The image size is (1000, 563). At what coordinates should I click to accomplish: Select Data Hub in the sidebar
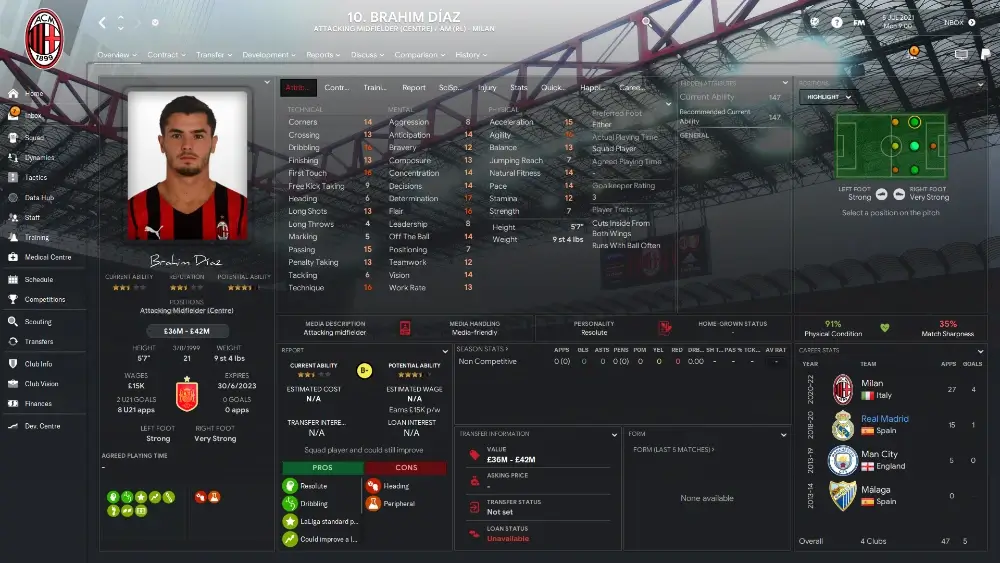pyautogui.click(x=38, y=197)
